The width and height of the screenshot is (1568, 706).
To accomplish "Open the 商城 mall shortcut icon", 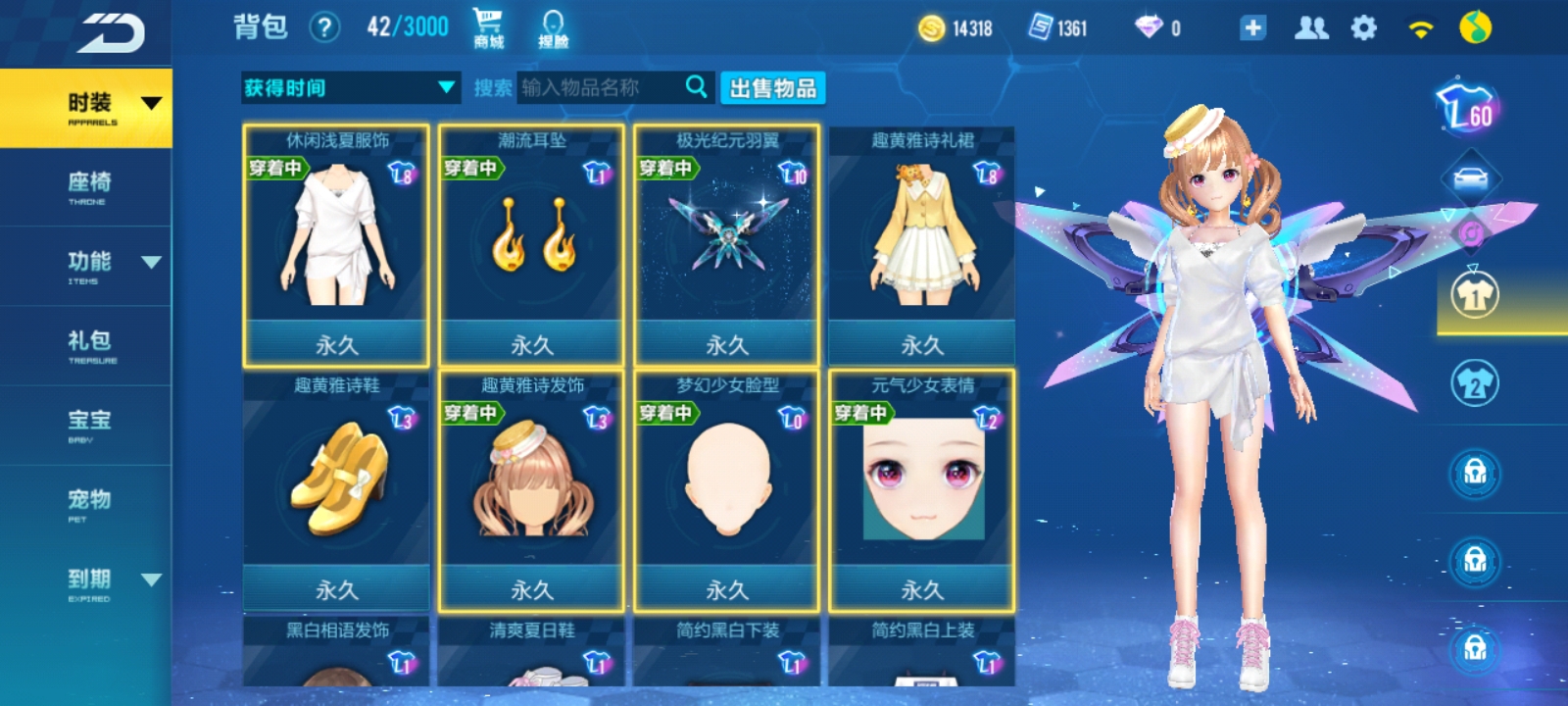I will coord(487,24).
